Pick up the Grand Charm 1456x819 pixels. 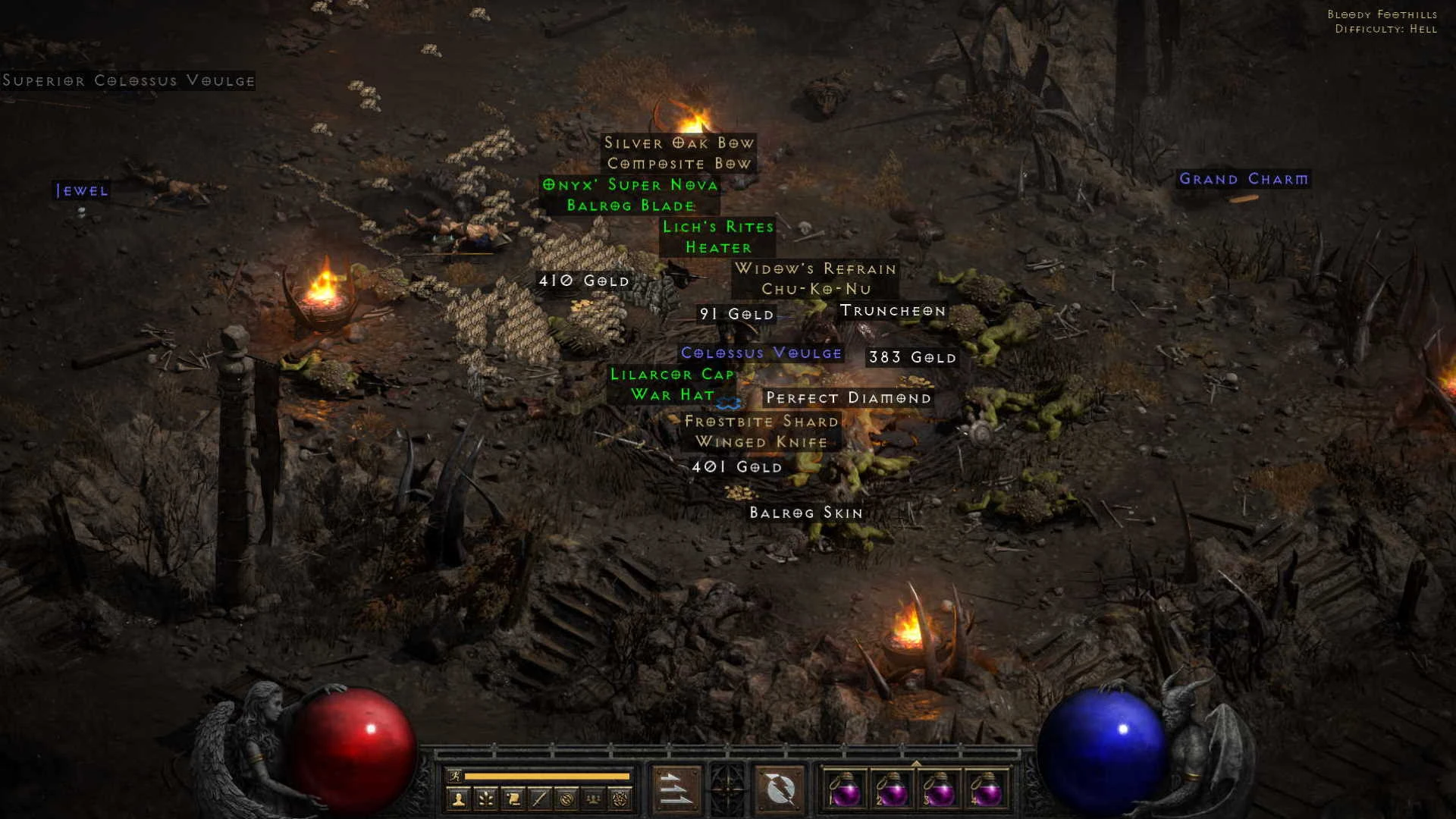(x=1244, y=180)
